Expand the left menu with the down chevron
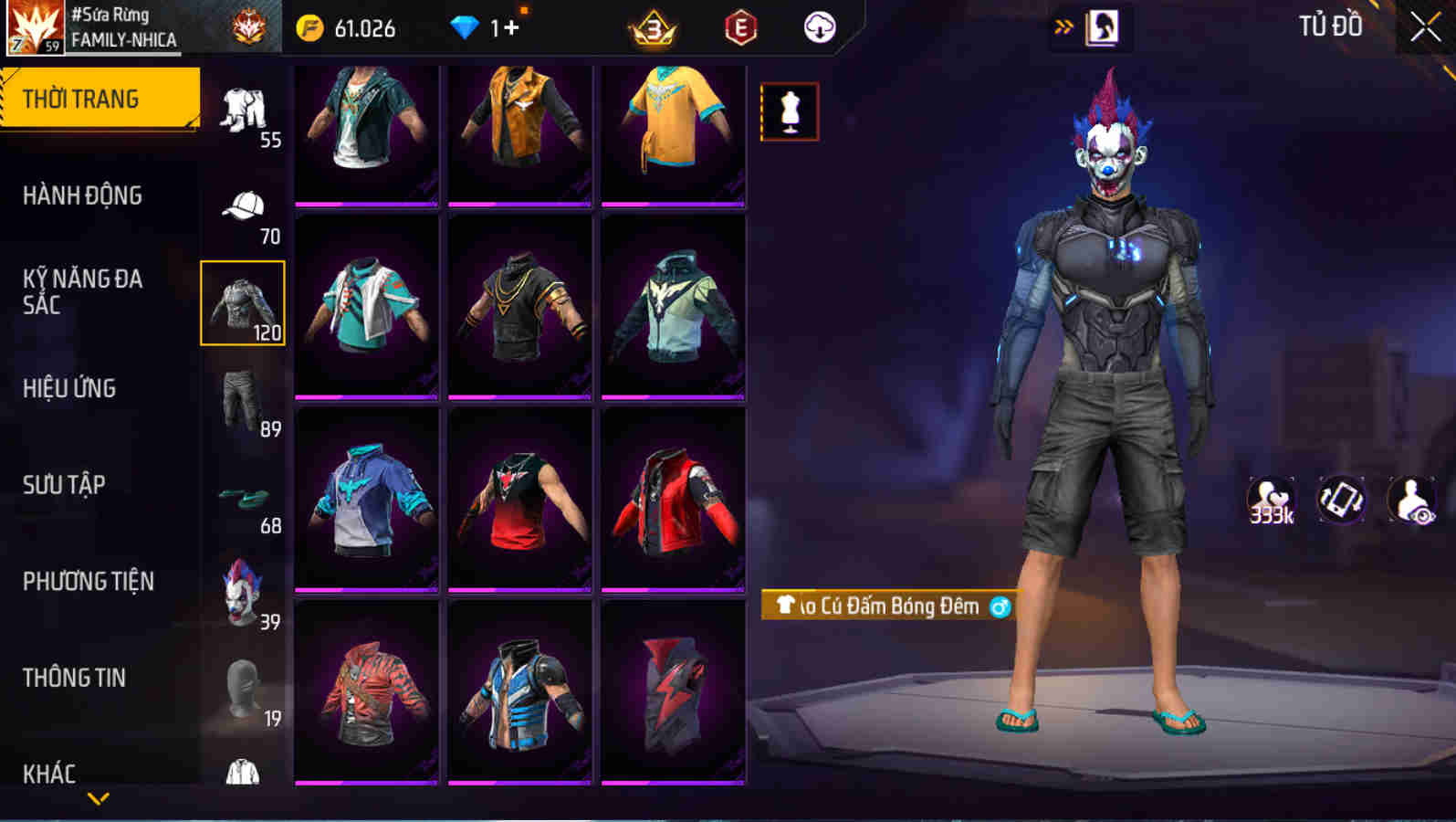 pos(100,799)
